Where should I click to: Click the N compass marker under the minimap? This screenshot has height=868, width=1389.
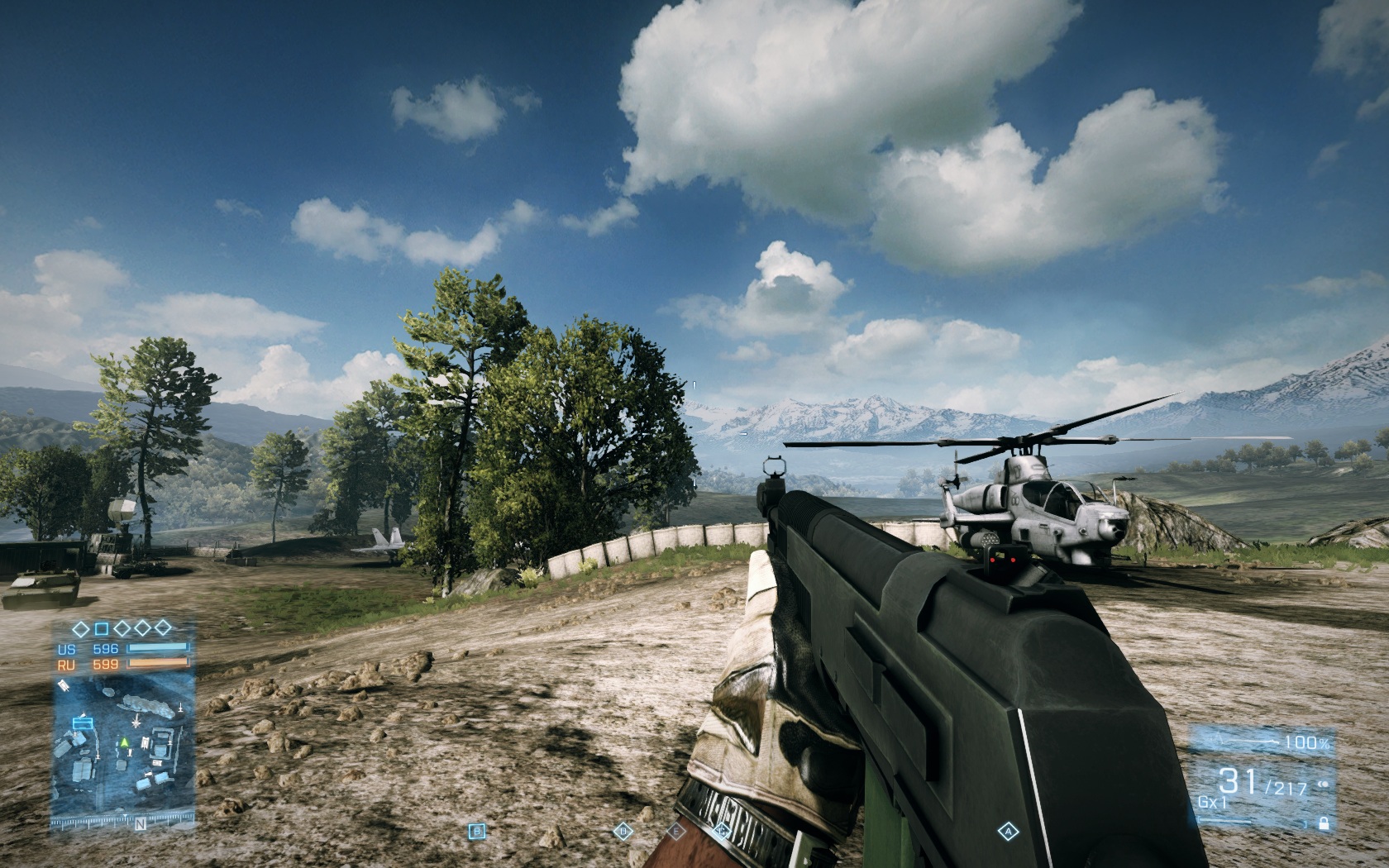tap(140, 823)
